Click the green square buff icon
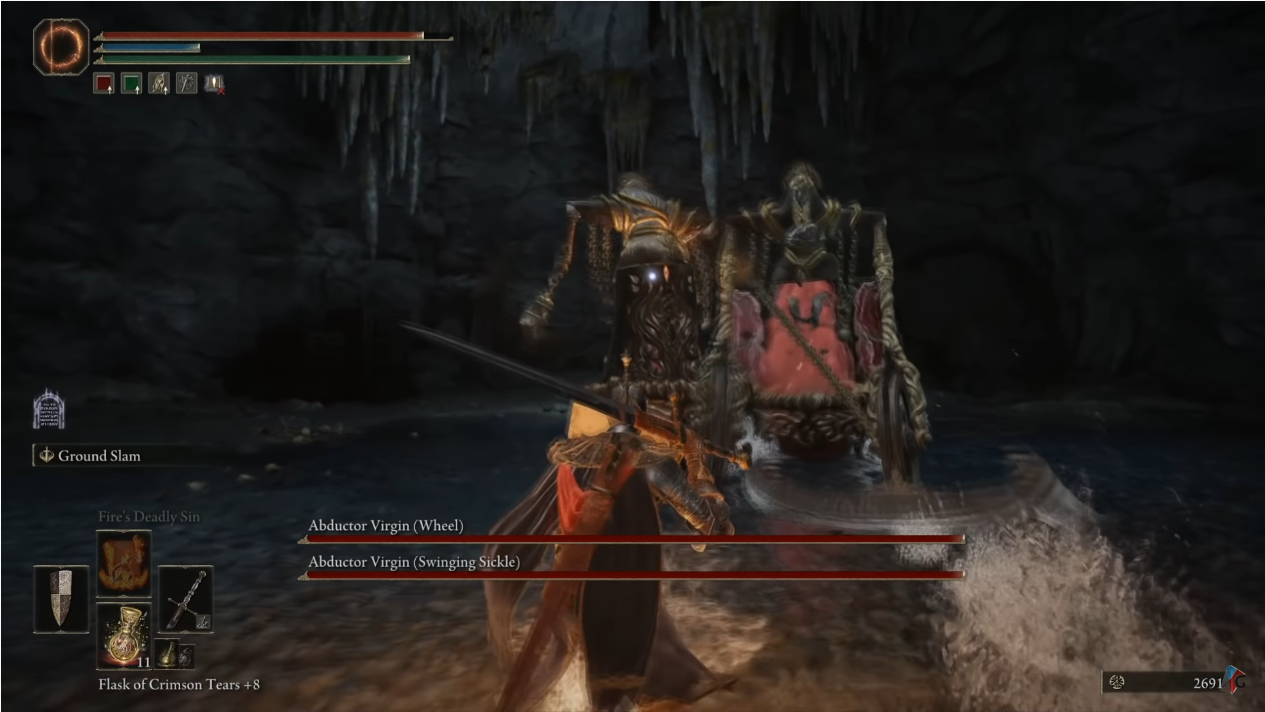1265x712 pixels. pos(131,84)
